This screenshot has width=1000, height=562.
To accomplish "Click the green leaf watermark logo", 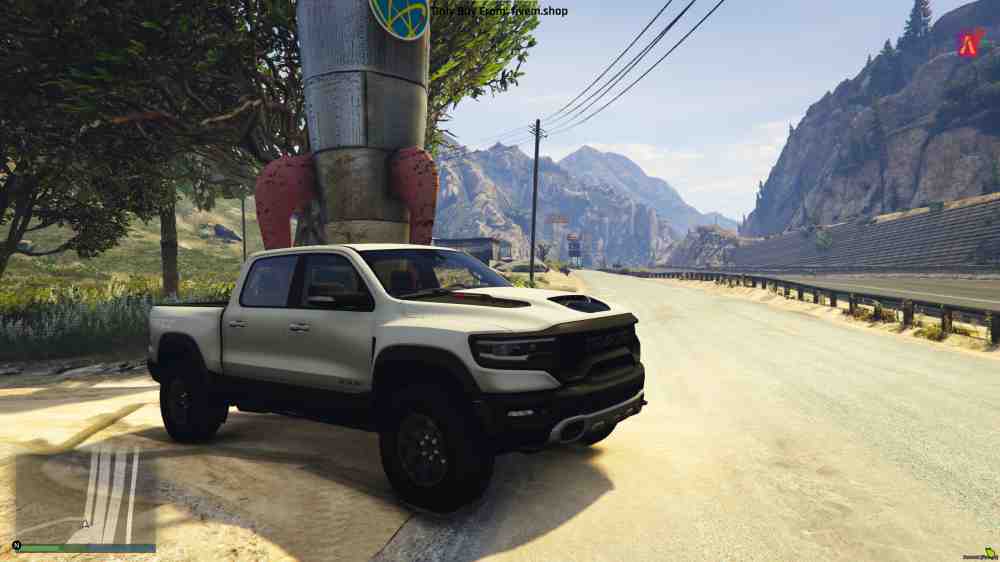I will tap(989, 552).
